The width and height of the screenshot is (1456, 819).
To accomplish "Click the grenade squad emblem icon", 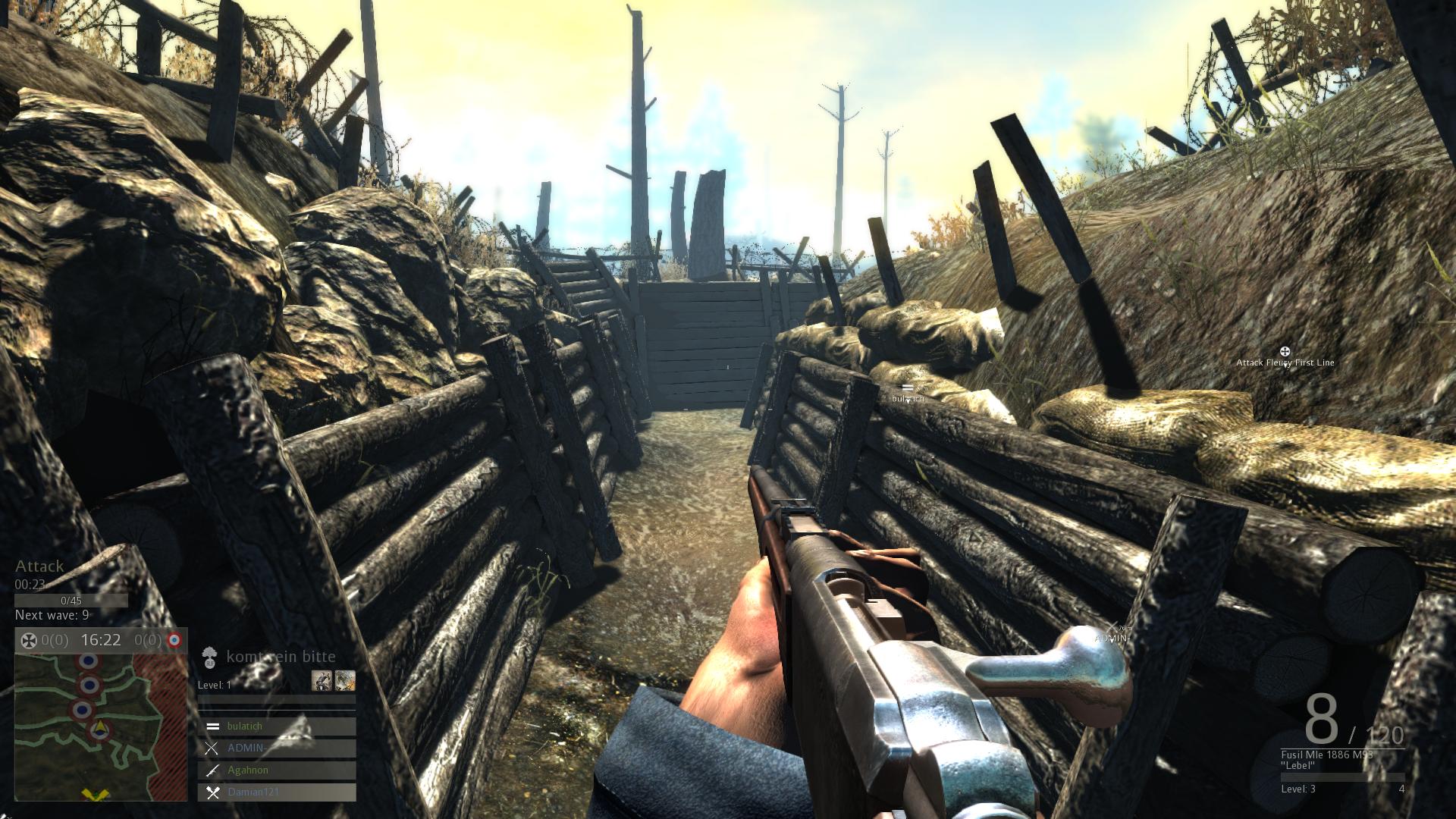I will tap(210, 657).
